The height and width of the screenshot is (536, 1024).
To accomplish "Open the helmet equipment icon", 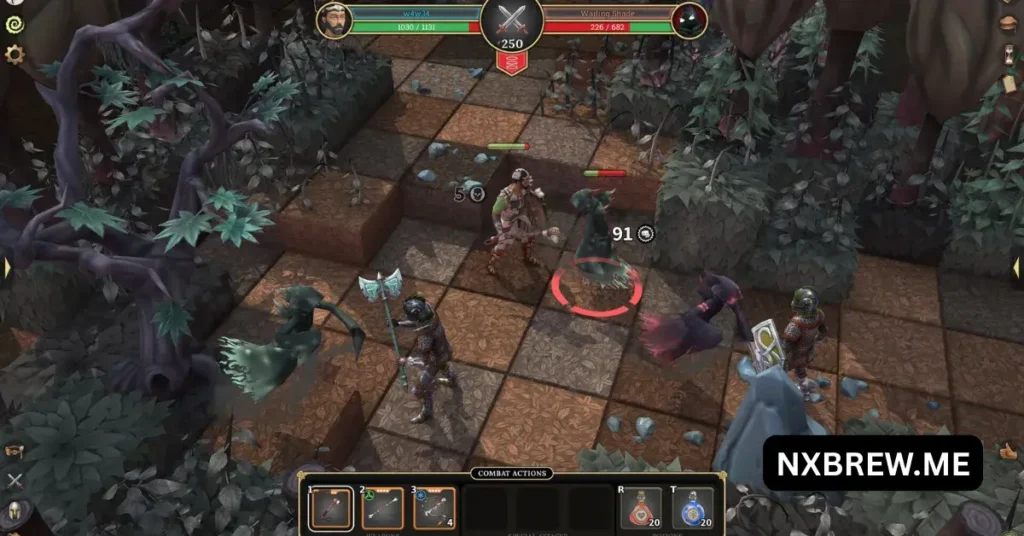I will click(14, 513).
